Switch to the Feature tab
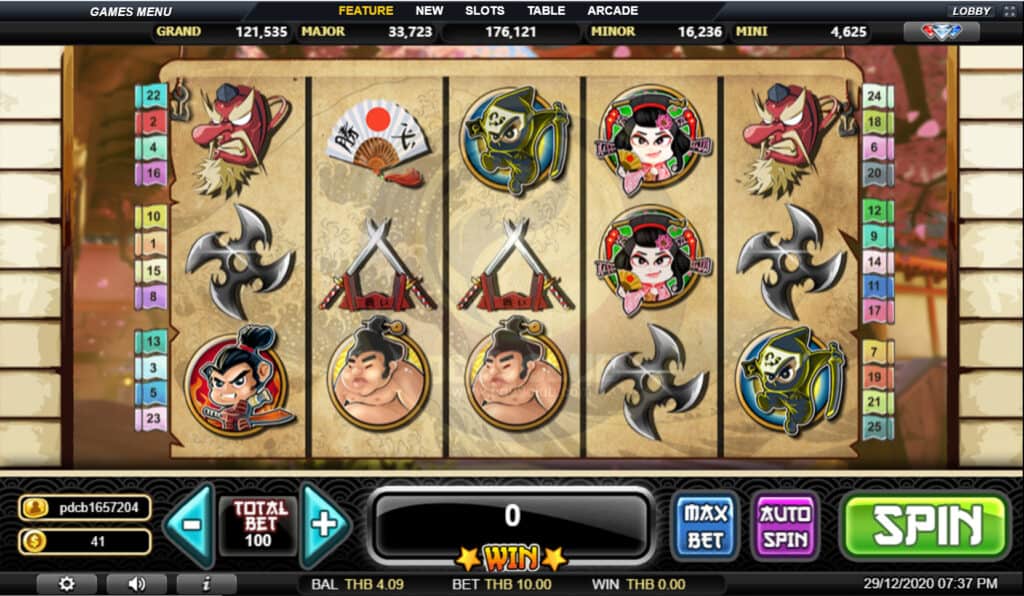This screenshot has width=1024, height=596. point(365,11)
